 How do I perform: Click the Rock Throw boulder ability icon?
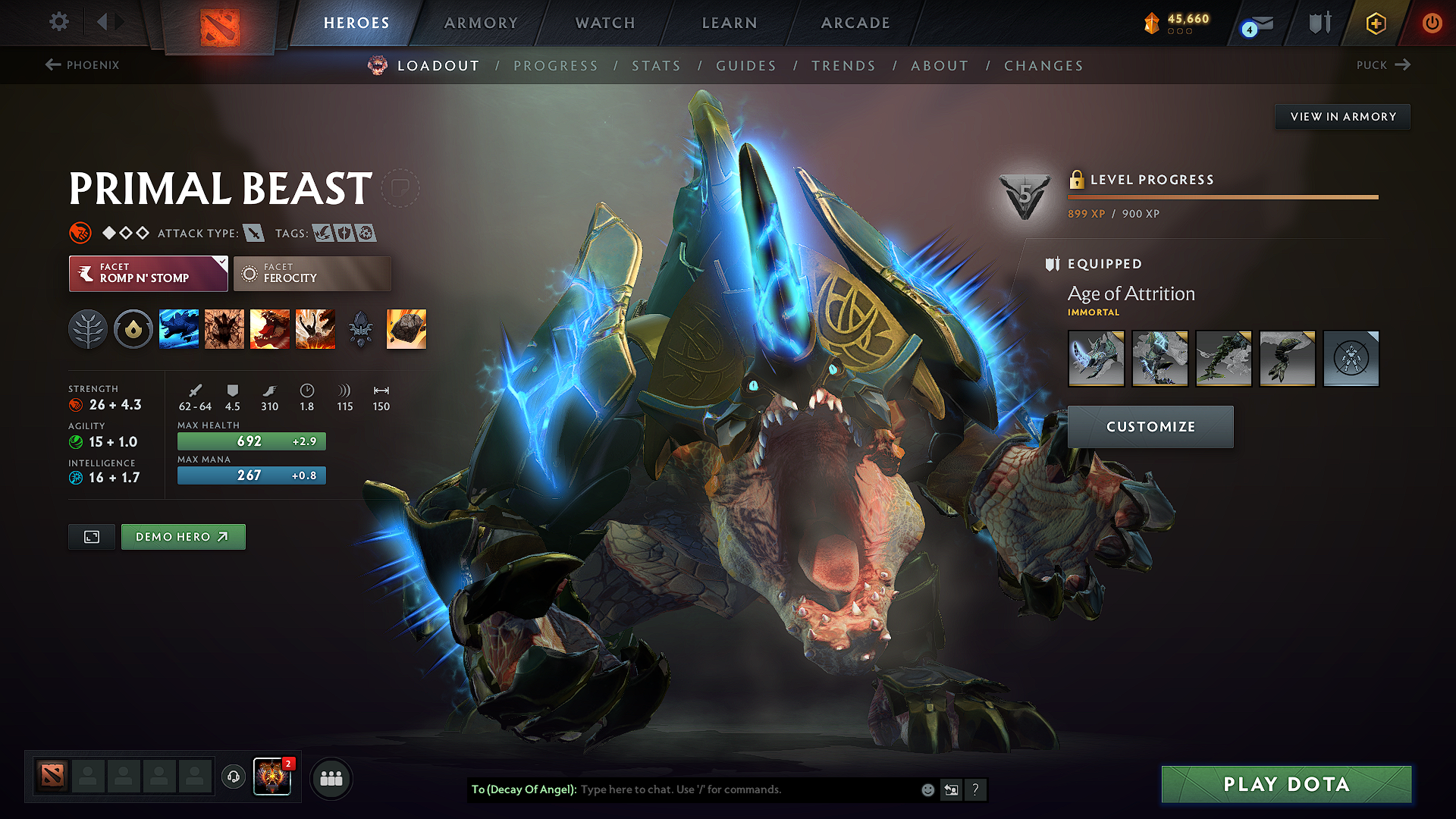(406, 328)
